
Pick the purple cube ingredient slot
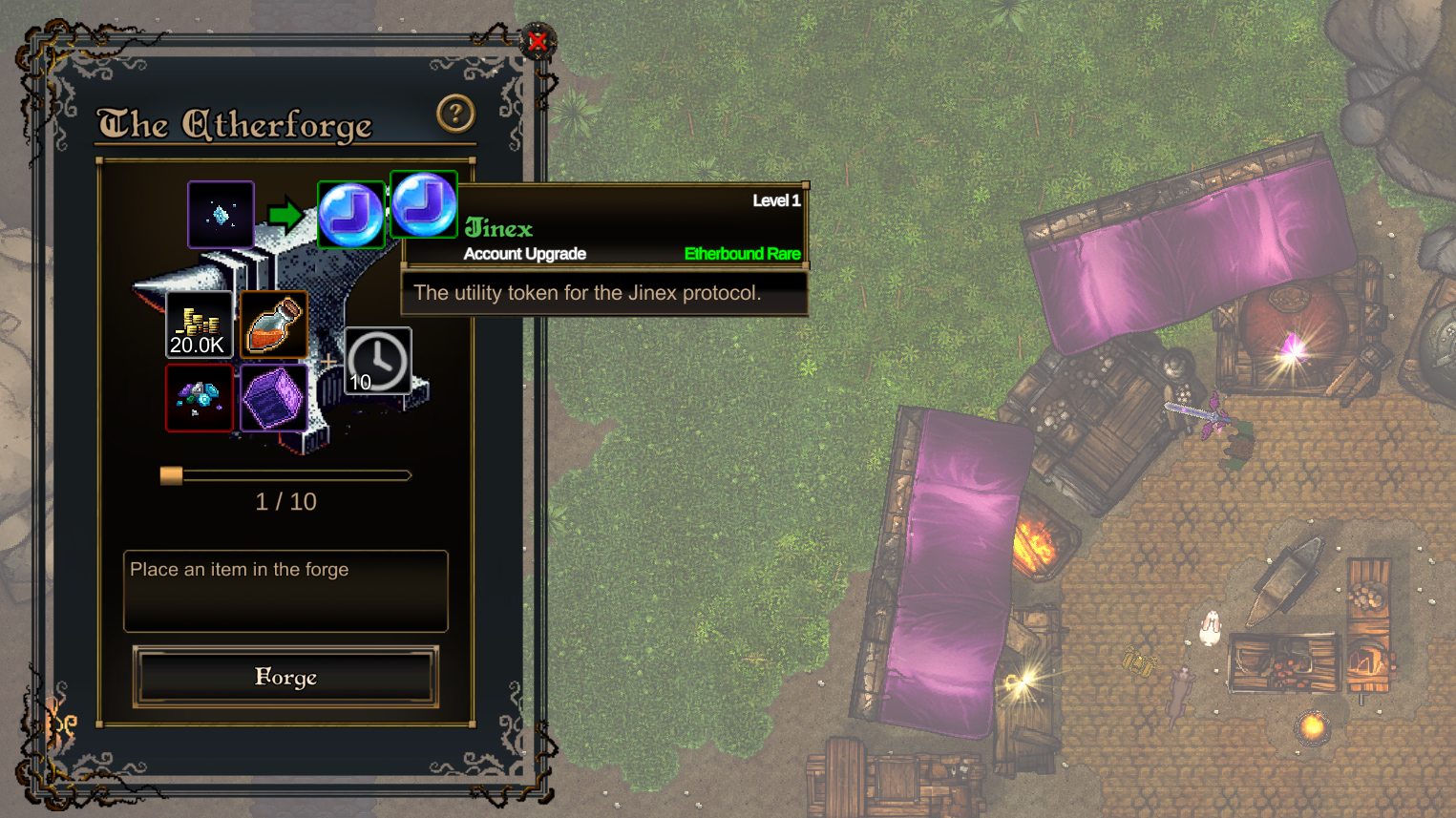click(274, 398)
